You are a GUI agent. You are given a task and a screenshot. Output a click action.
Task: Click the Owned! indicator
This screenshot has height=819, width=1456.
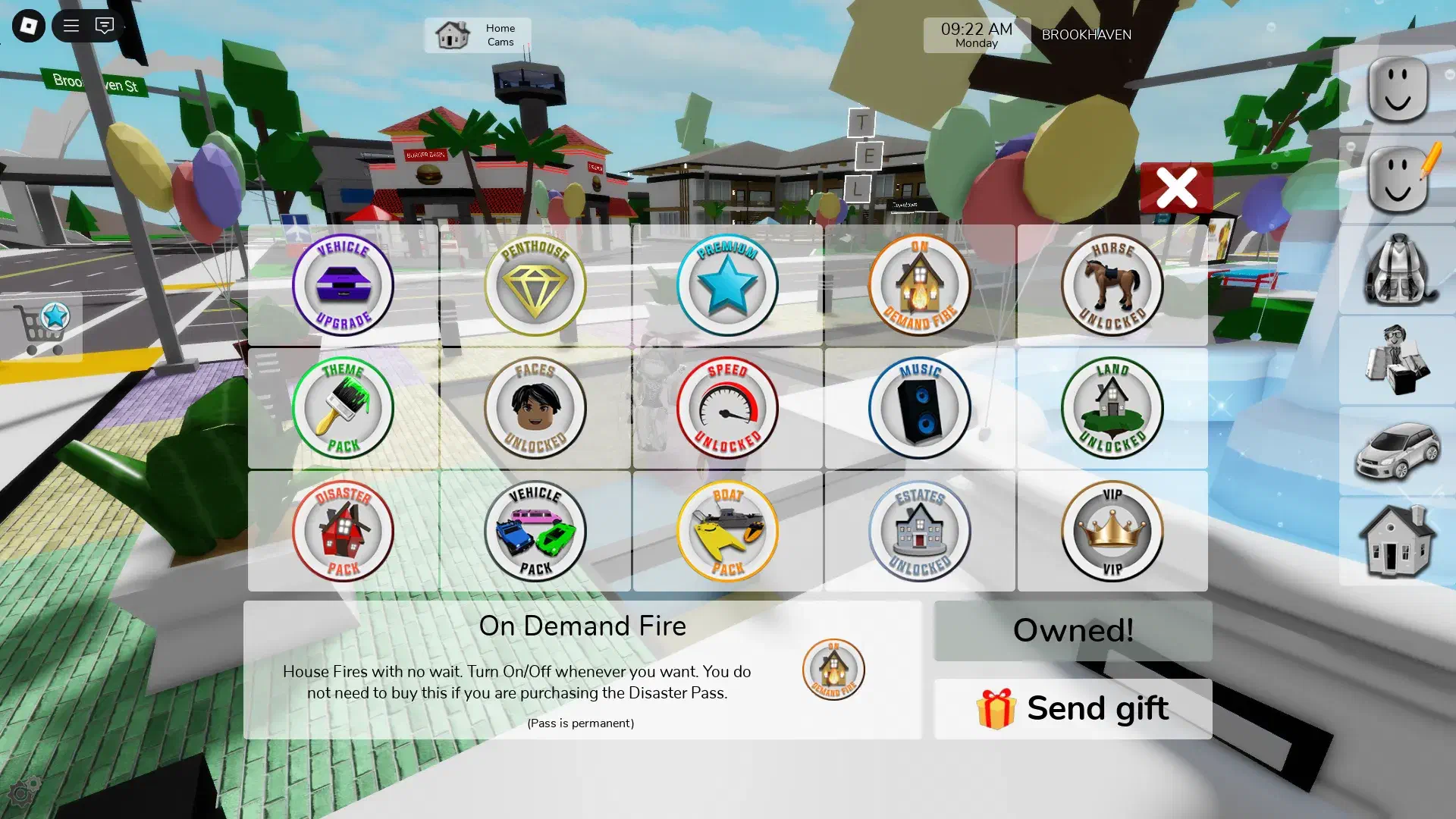pyautogui.click(x=1073, y=630)
